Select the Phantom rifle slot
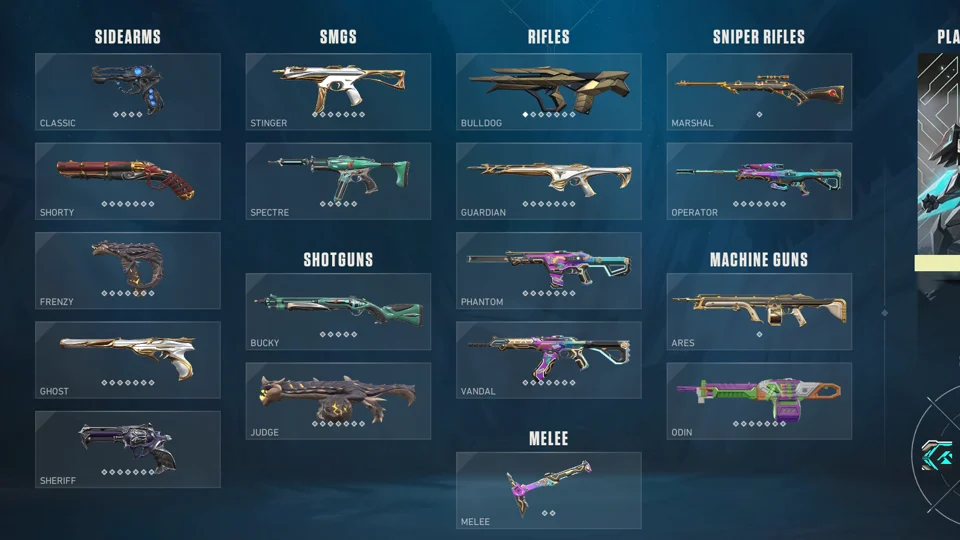The height and width of the screenshot is (540, 960). pos(549,271)
